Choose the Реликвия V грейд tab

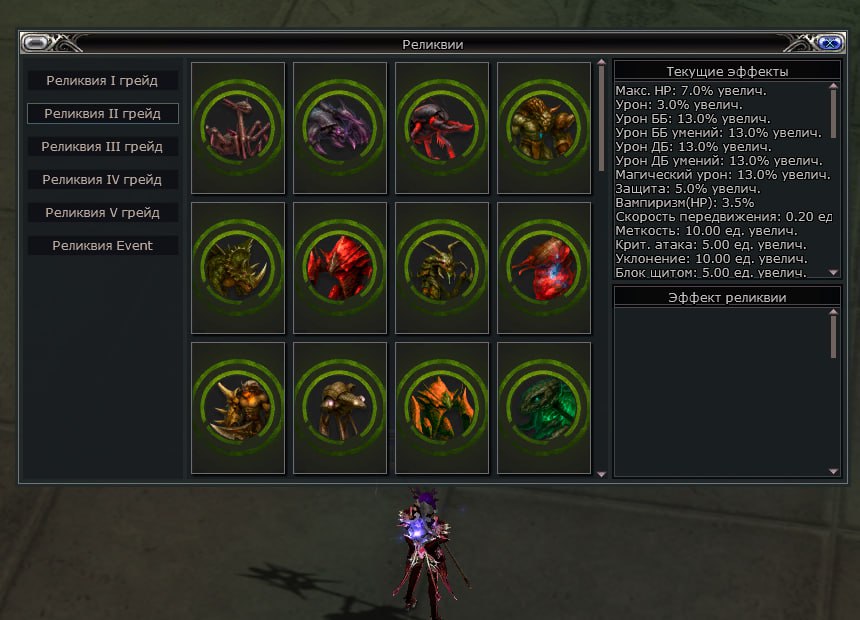(102, 212)
